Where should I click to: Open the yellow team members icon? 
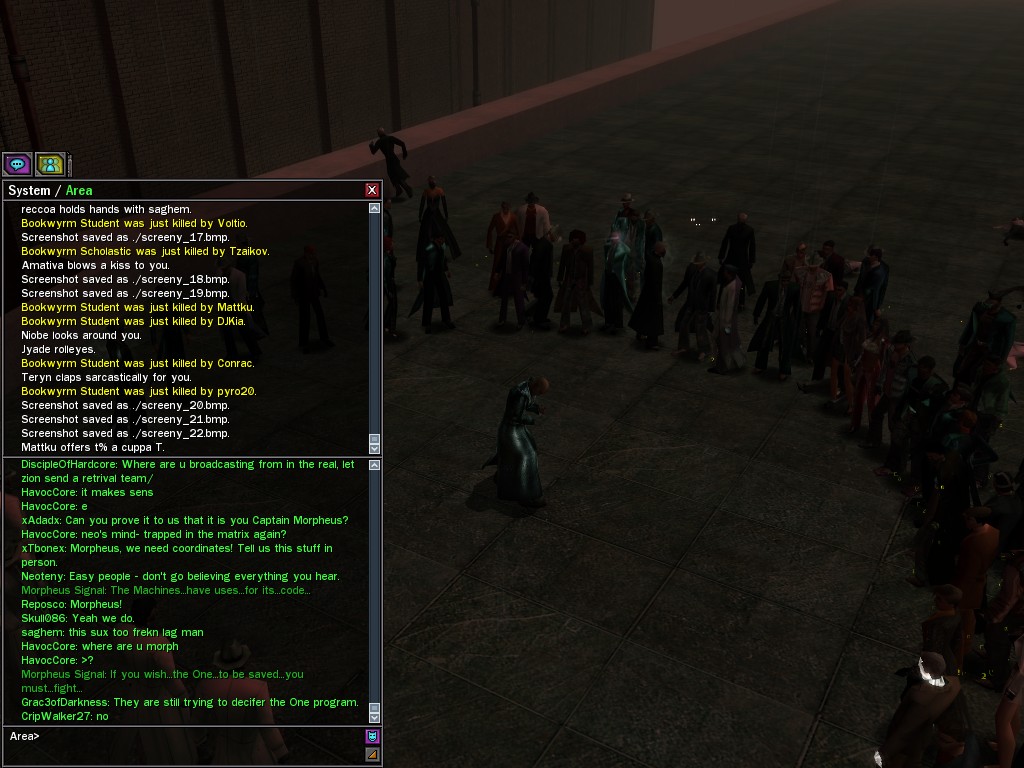coord(50,164)
